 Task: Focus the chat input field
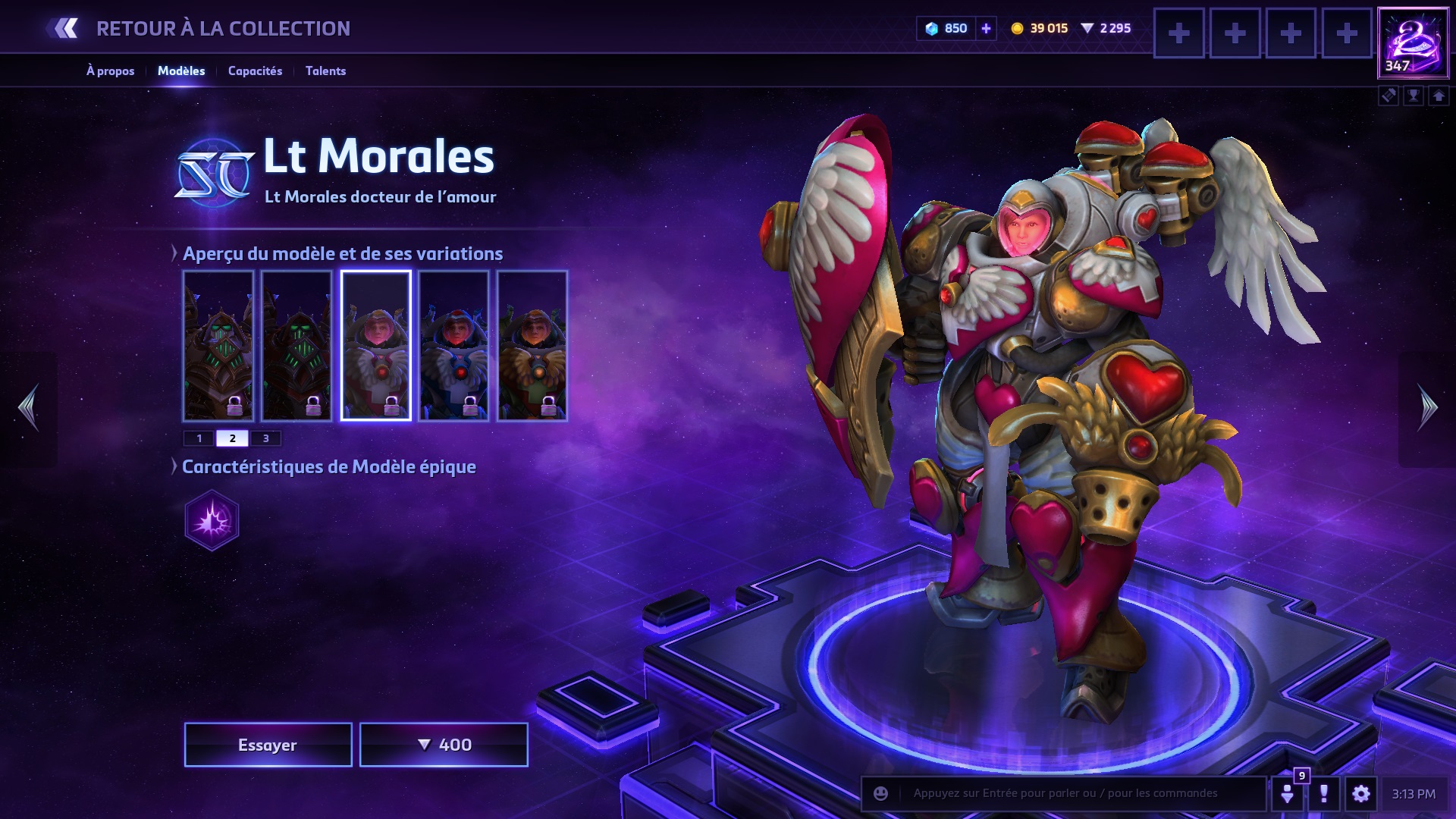coord(1077,793)
